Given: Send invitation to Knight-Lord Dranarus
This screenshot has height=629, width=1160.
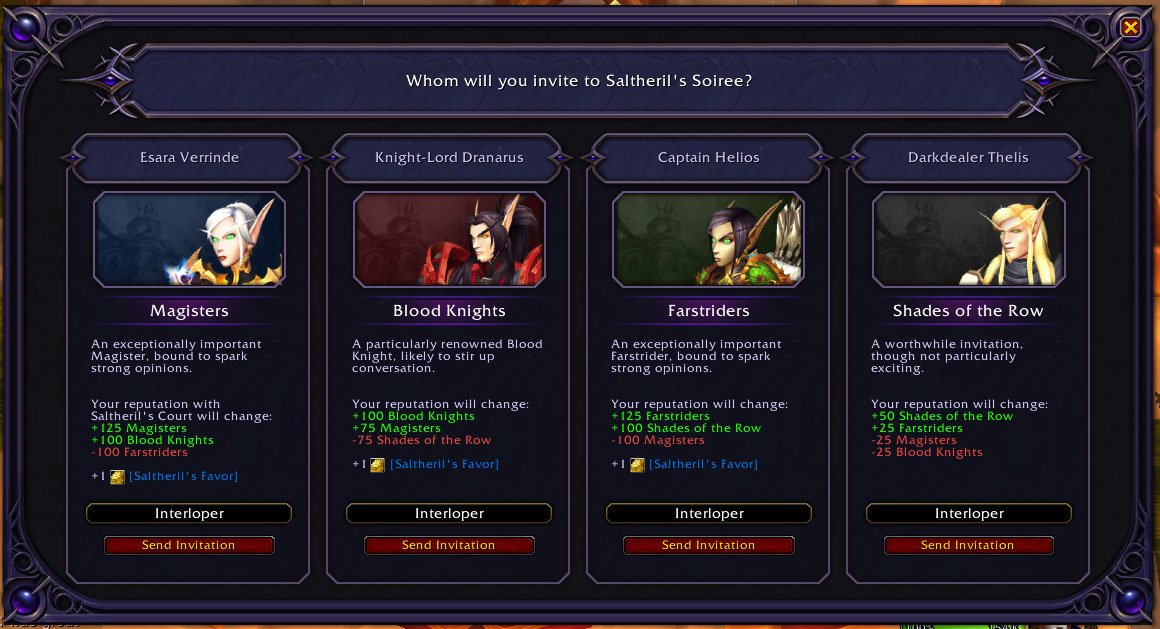Looking at the screenshot, I should [449, 545].
